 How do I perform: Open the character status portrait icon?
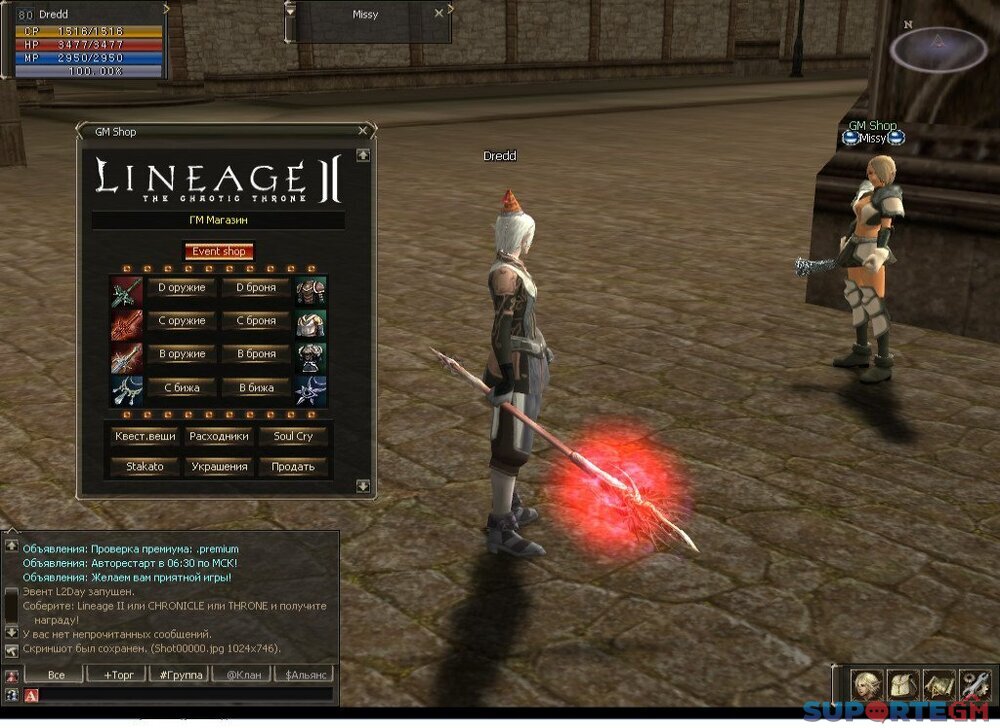click(x=866, y=685)
